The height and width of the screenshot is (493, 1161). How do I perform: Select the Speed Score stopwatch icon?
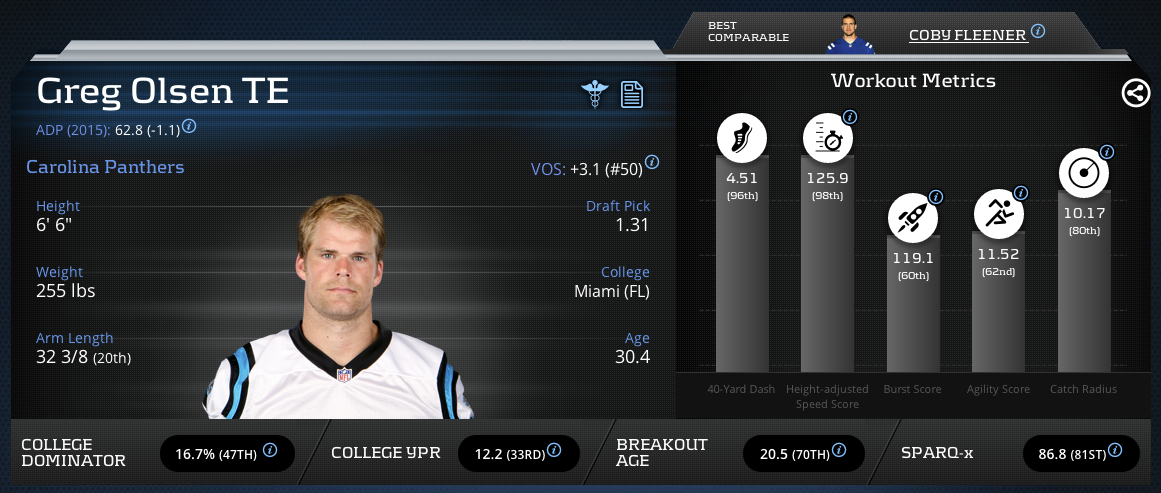coord(827,138)
